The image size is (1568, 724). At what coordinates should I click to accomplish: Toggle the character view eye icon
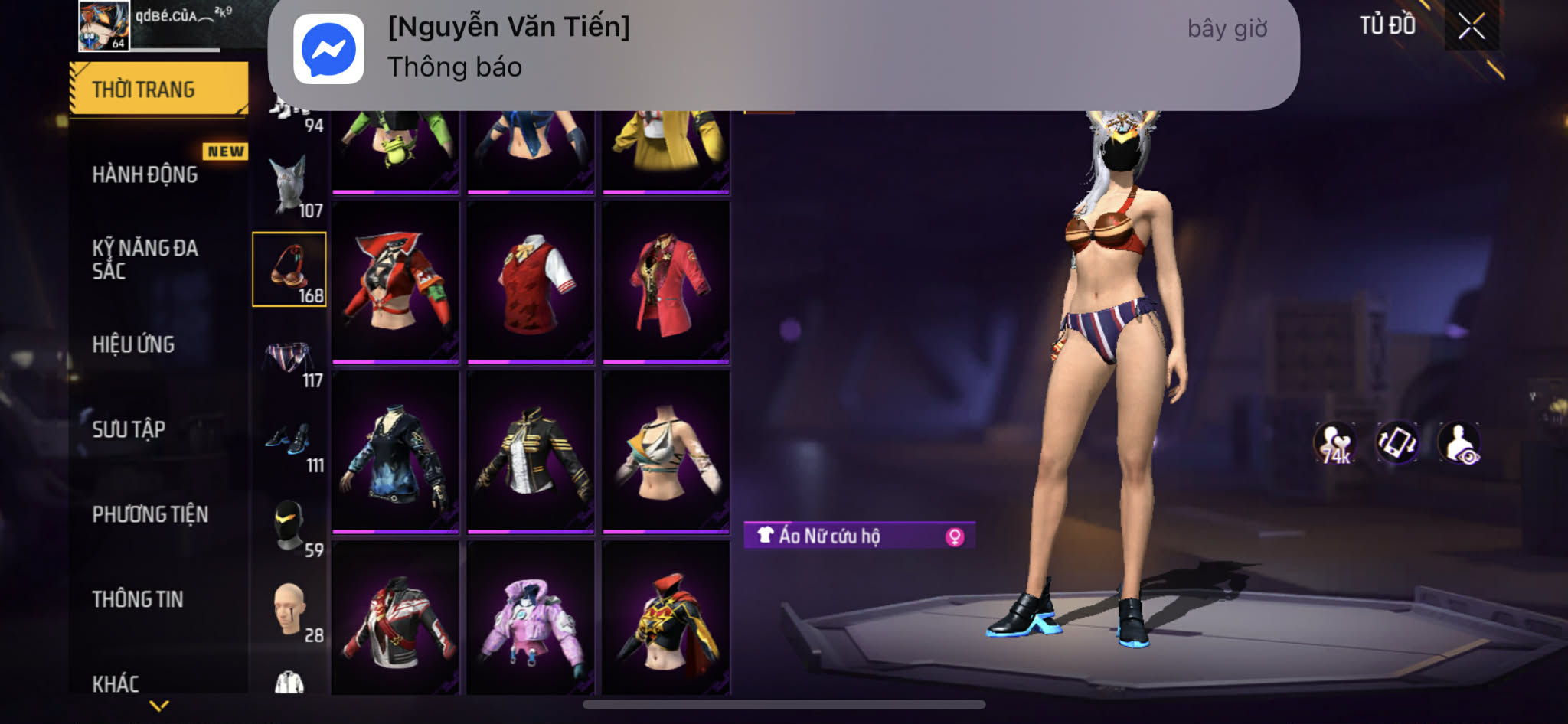[x=1459, y=443]
